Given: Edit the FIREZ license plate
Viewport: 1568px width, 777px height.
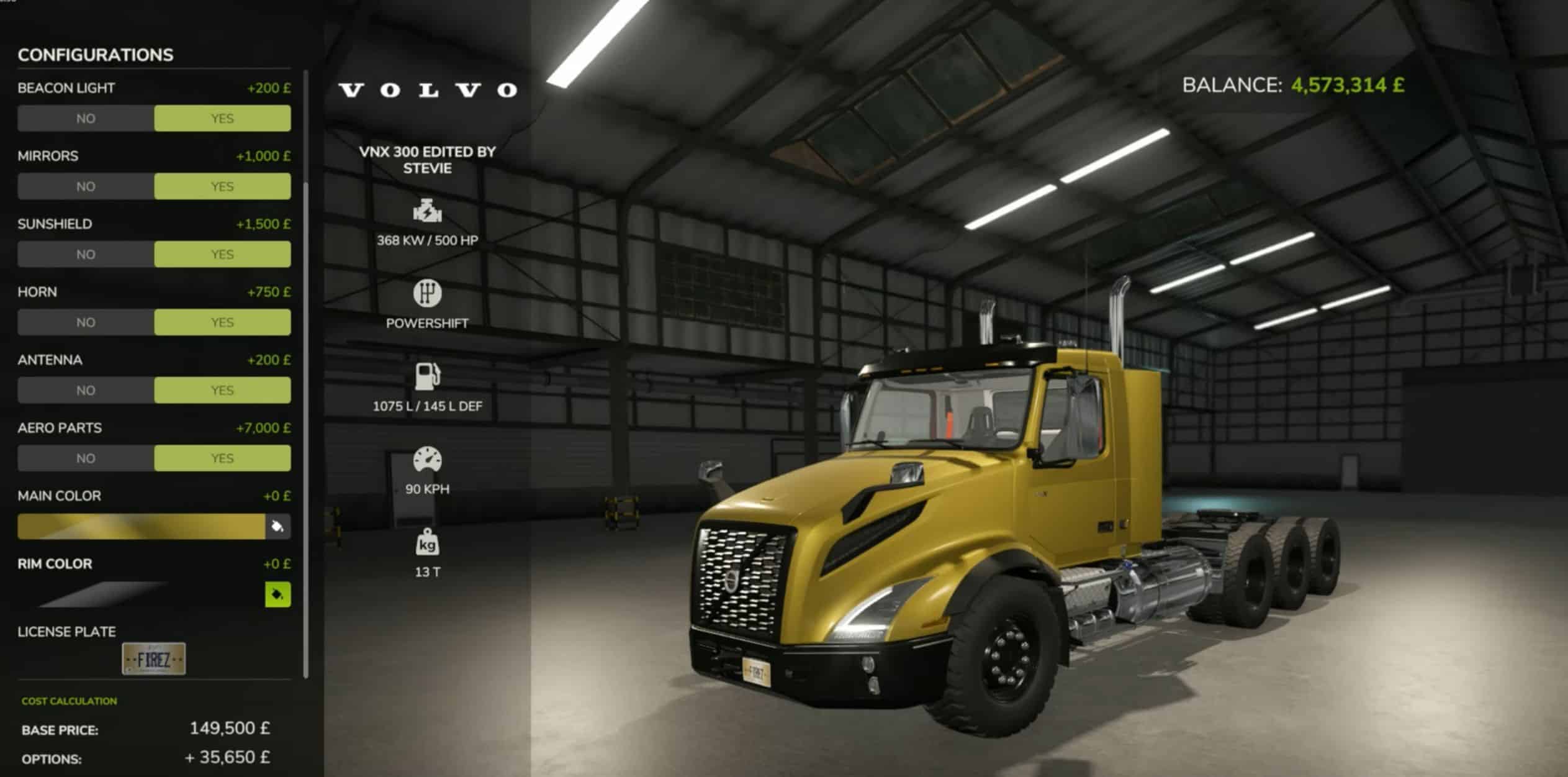Looking at the screenshot, I should [153, 658].
